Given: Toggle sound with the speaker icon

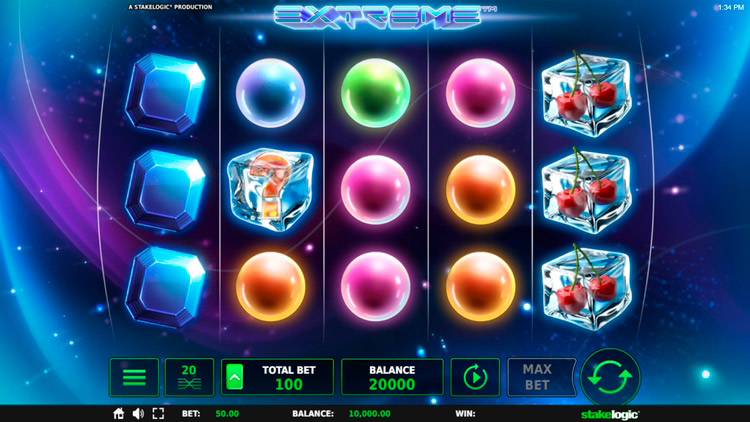Looking at the screenshot, I should coord(138,413).
